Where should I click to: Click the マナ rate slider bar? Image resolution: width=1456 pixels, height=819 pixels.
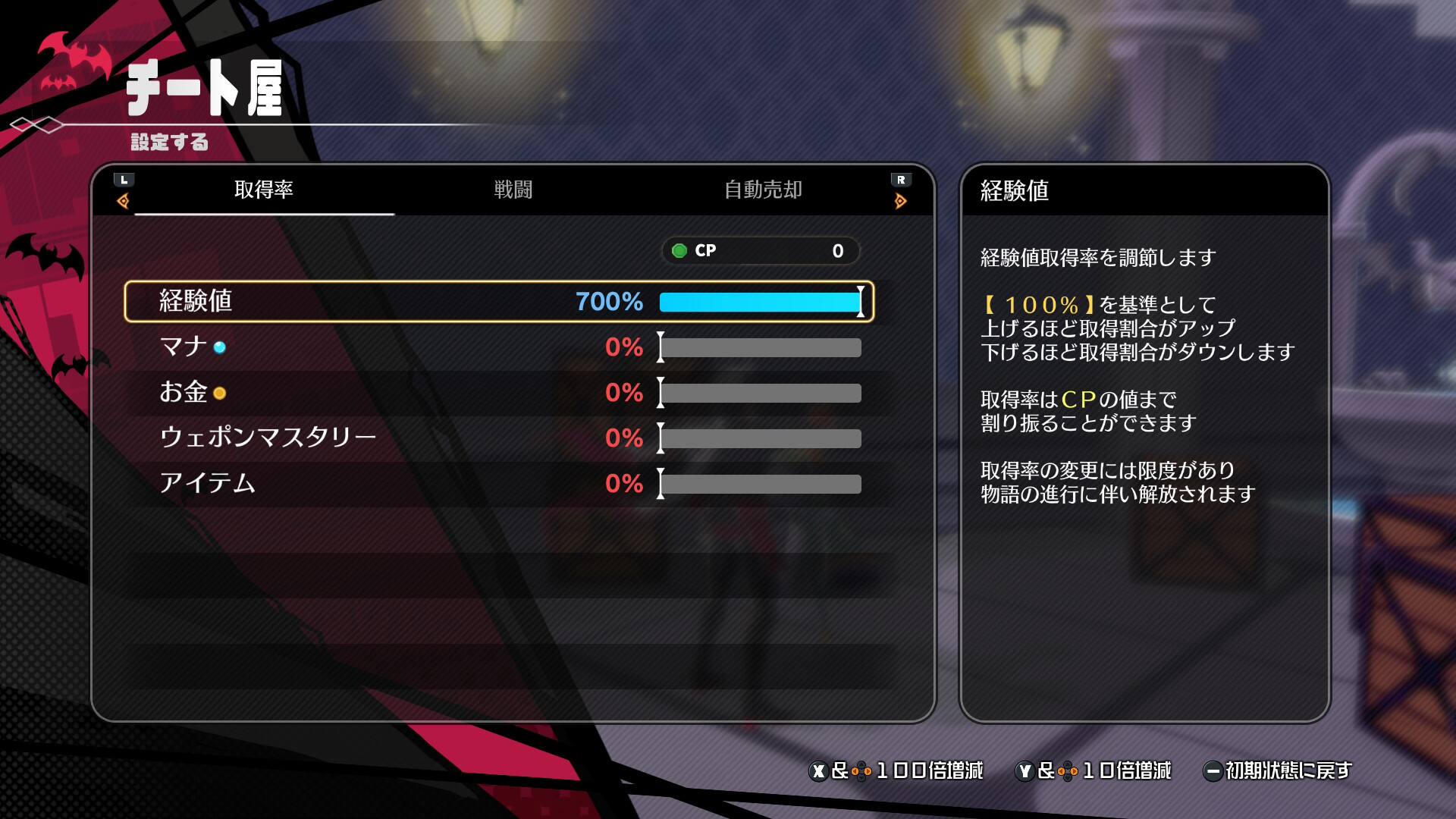760,348
